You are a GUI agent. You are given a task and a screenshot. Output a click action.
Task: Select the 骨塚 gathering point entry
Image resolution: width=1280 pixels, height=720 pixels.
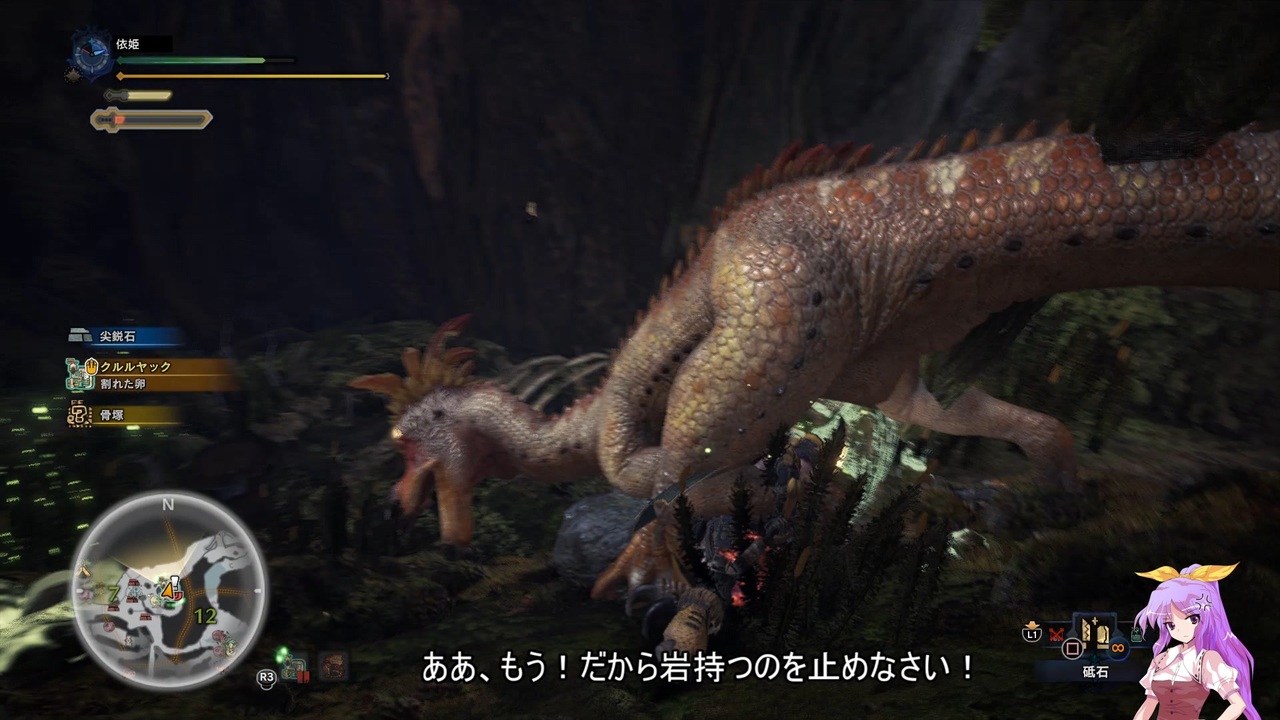(x=110, y=414)
